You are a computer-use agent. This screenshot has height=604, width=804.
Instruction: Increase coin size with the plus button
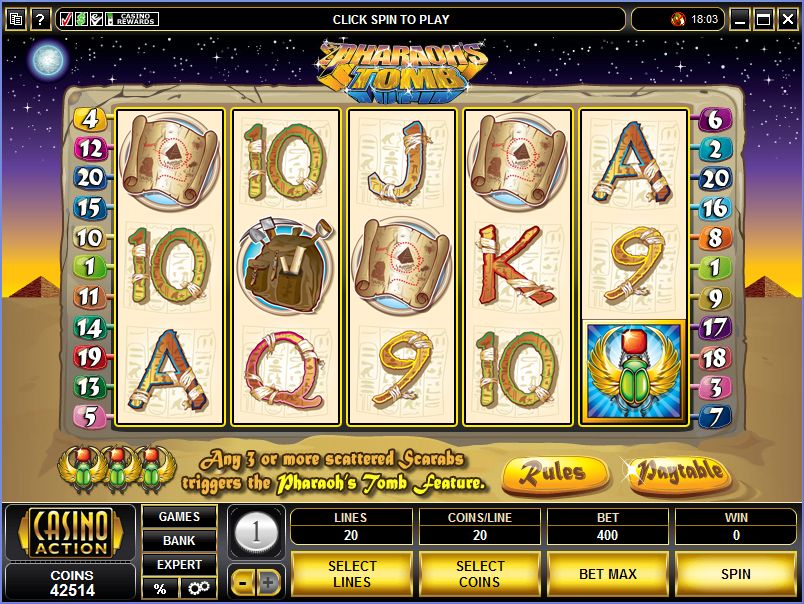pos(268,581)
